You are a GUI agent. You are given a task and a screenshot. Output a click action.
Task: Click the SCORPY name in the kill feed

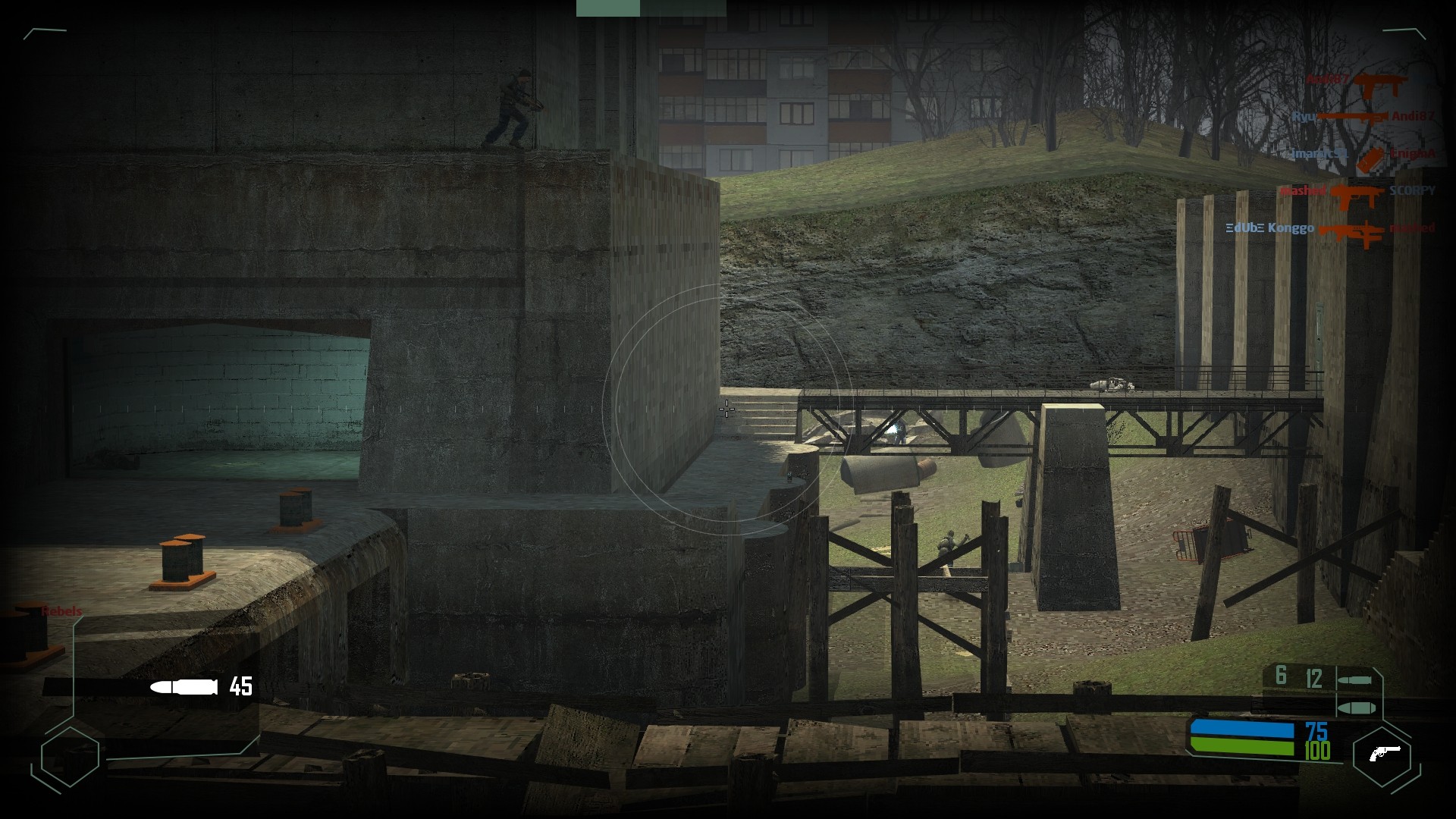(1412, 190)
